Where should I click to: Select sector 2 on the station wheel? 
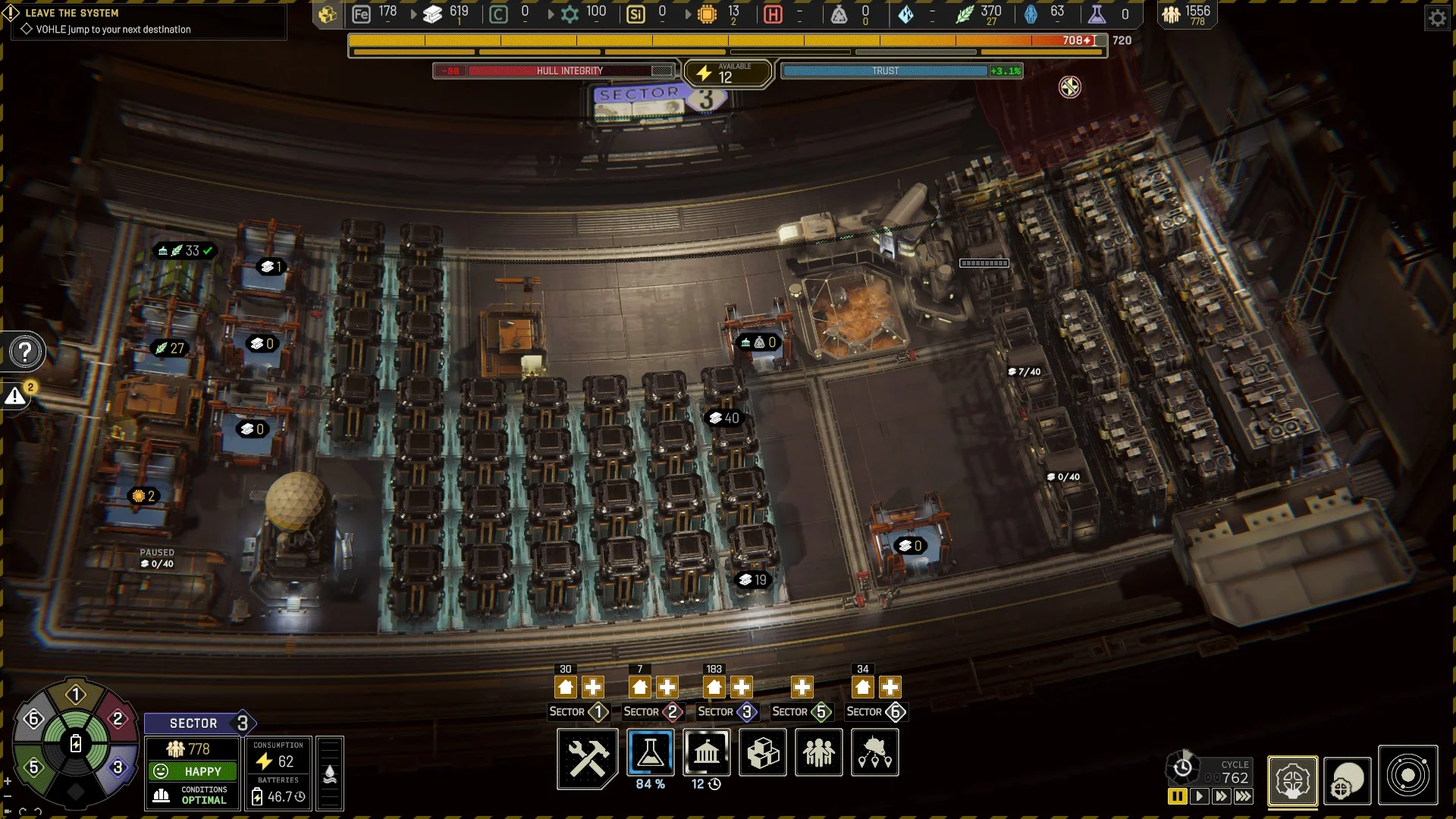118,719
